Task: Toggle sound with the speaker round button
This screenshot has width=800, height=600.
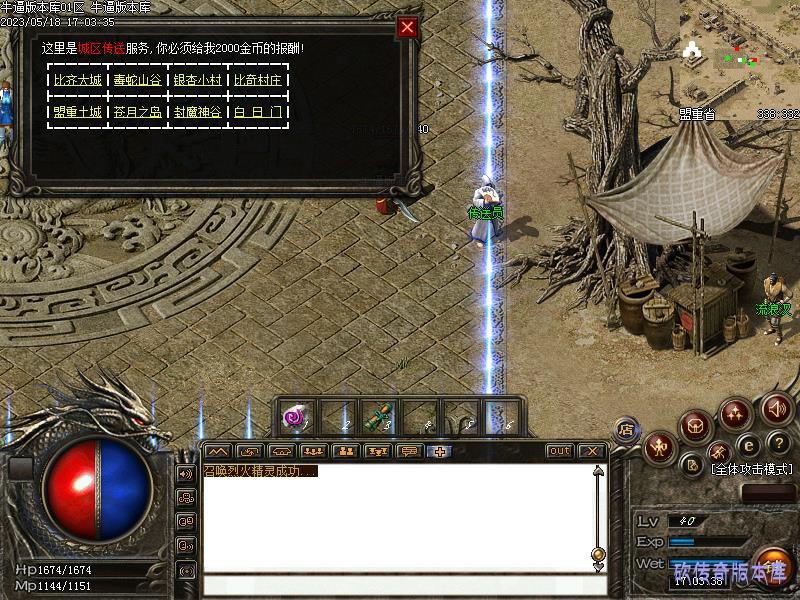Action: pyautogui.click(x=777, y=408)
